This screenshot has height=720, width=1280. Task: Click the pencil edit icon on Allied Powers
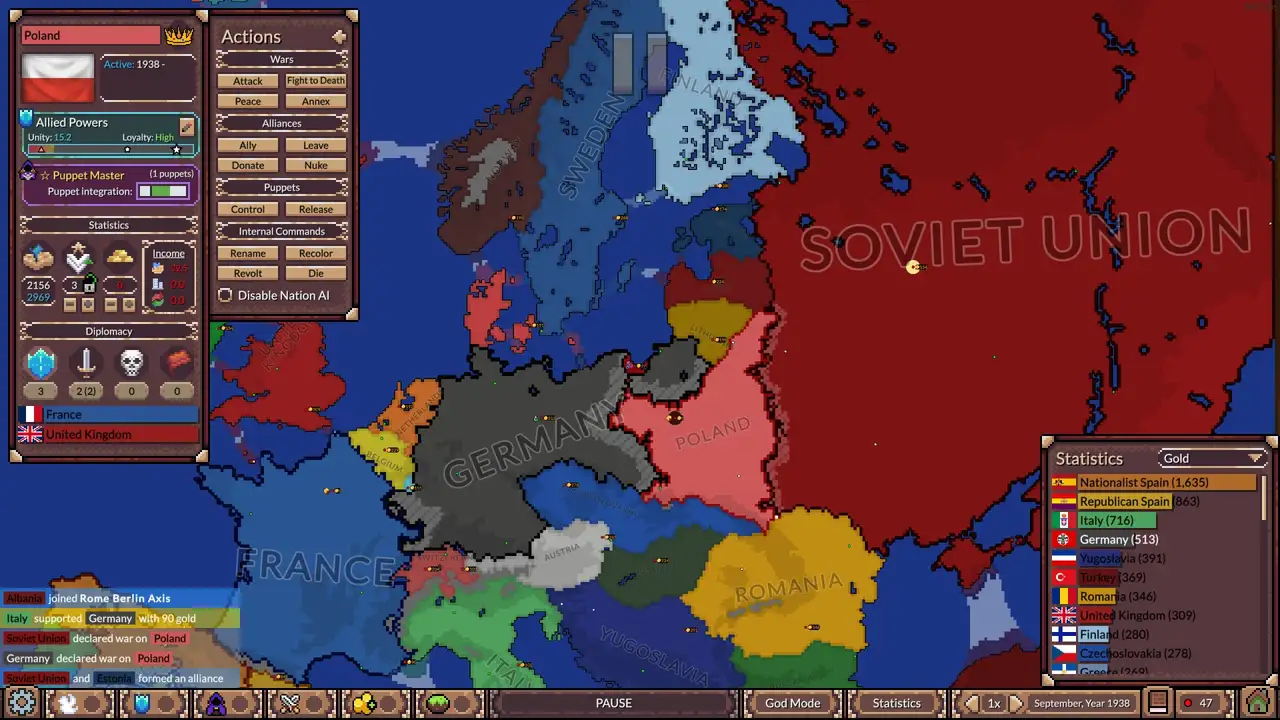[186, 128]
